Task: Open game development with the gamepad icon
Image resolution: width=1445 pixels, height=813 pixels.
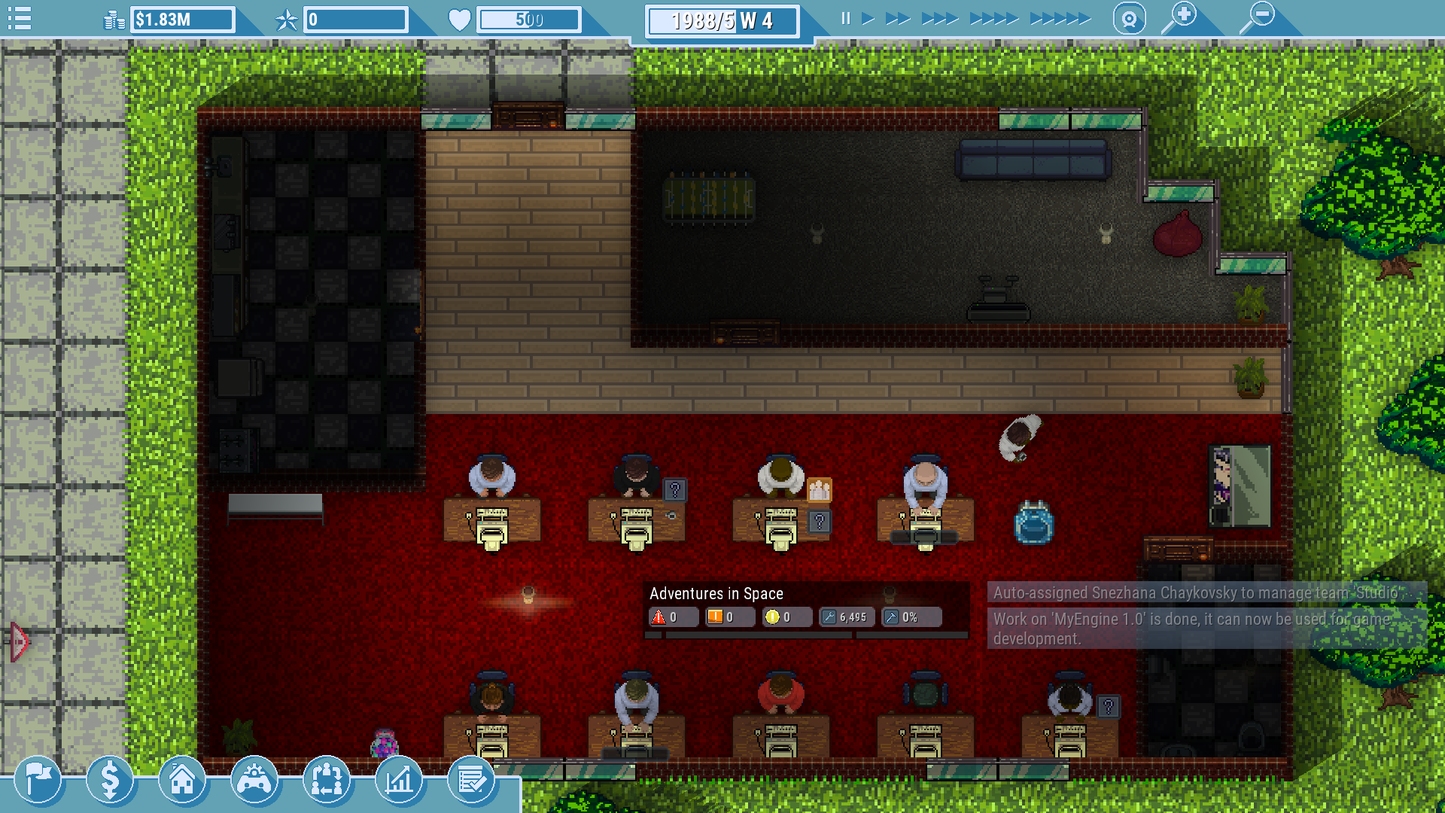Action: coord(255,780)
